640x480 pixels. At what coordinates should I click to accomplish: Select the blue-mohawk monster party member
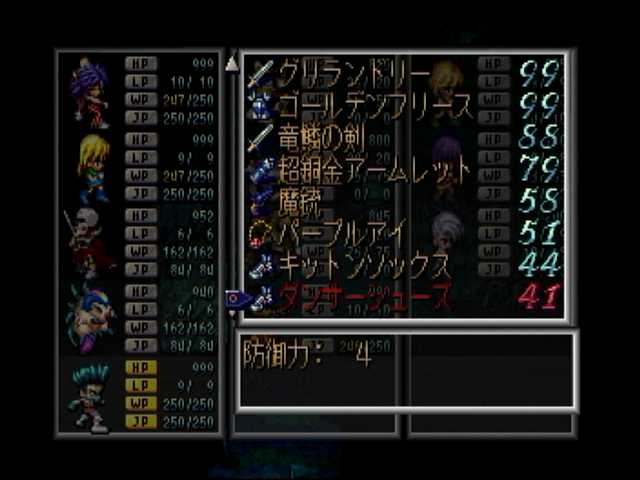(90, 317)
